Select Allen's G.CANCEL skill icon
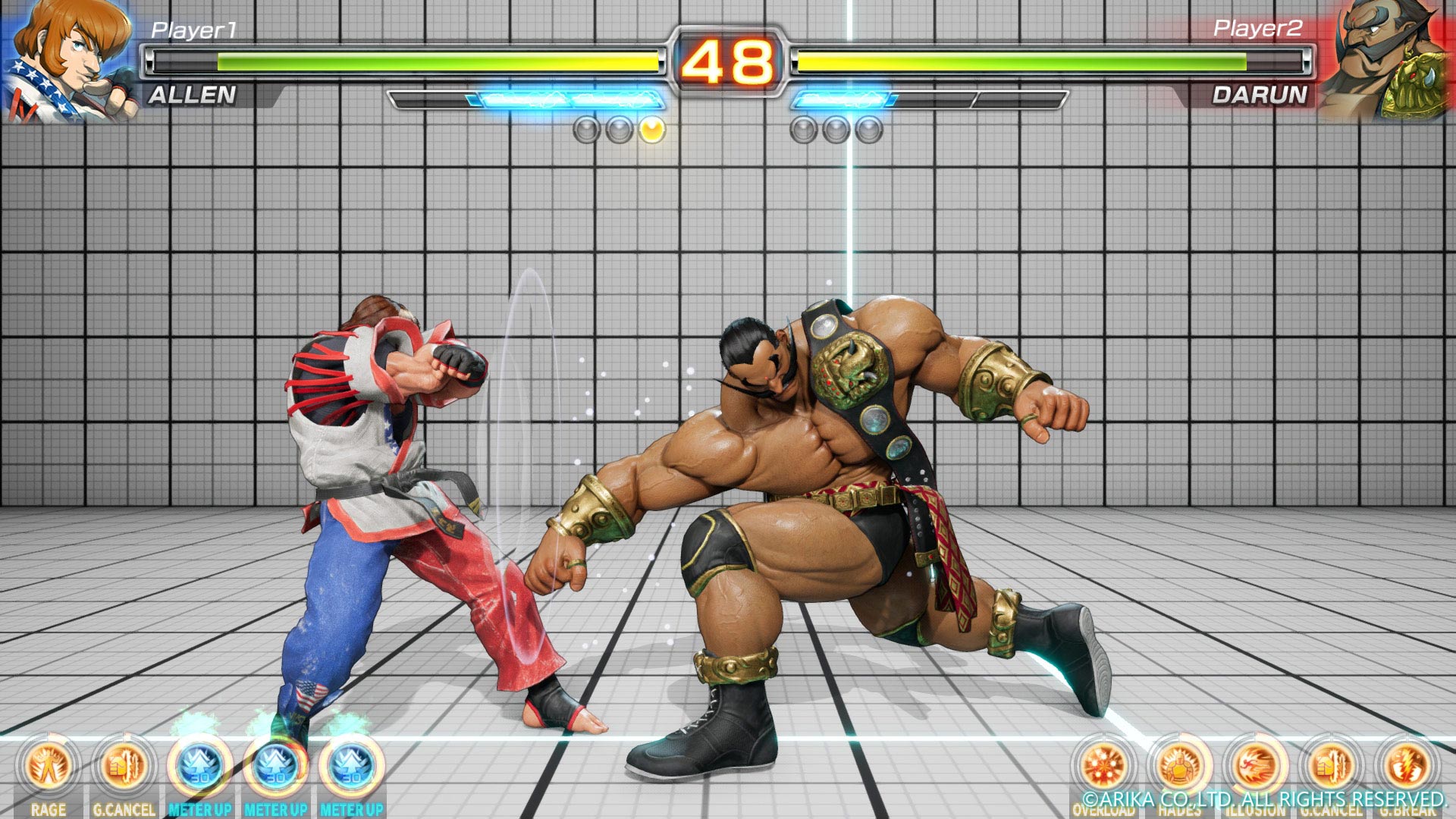Viewport: 1456px width, 819px height. 124,766
